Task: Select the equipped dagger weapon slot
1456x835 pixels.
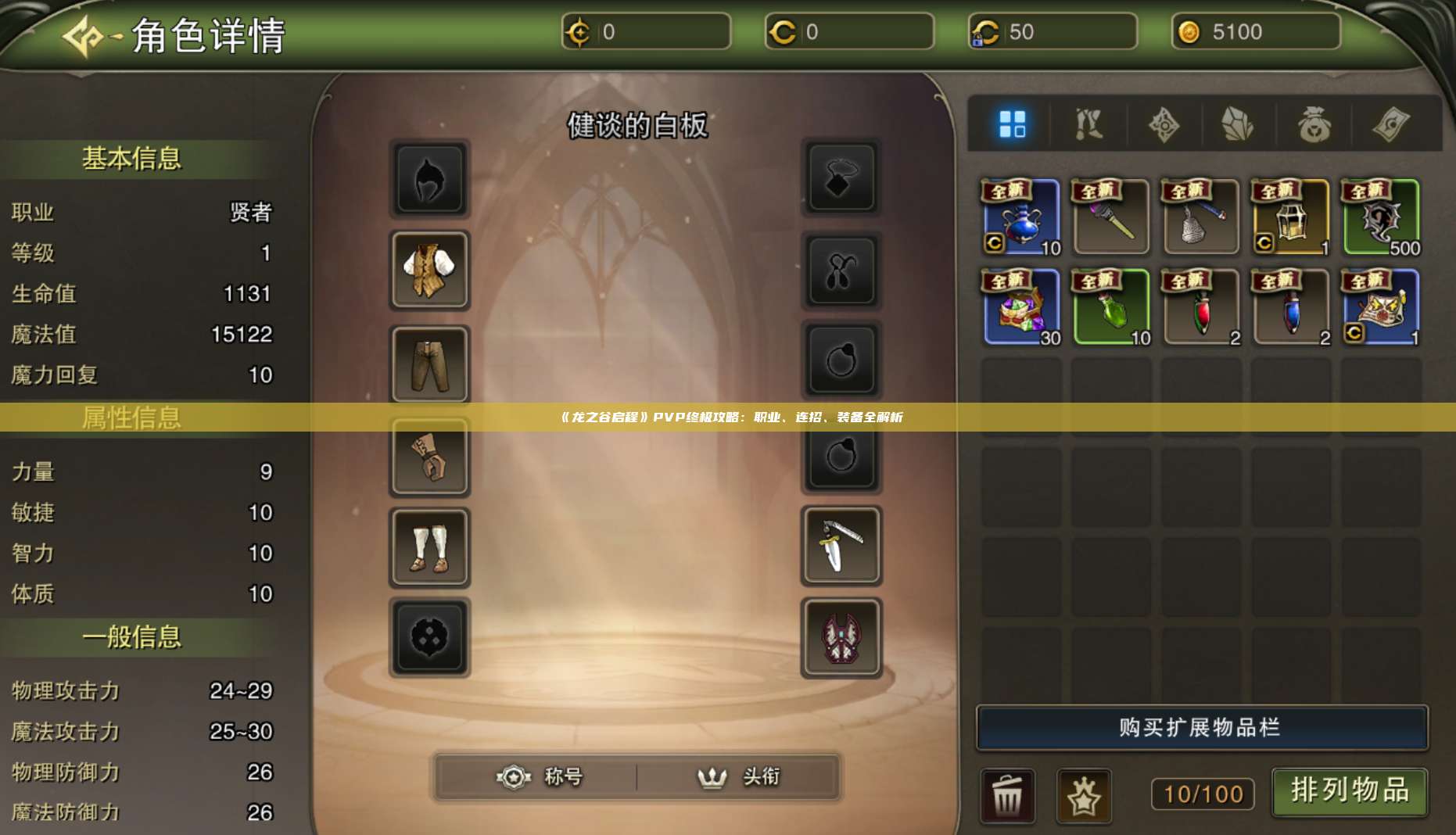Action: tap(841, 547)
